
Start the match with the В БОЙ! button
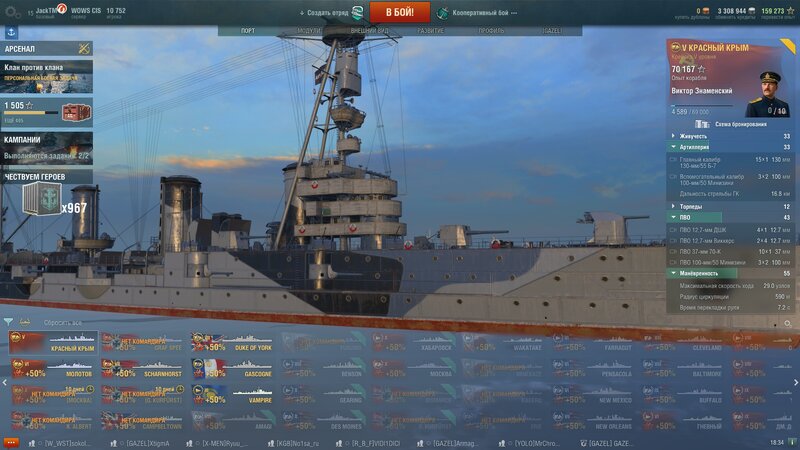tap(400, 12)
